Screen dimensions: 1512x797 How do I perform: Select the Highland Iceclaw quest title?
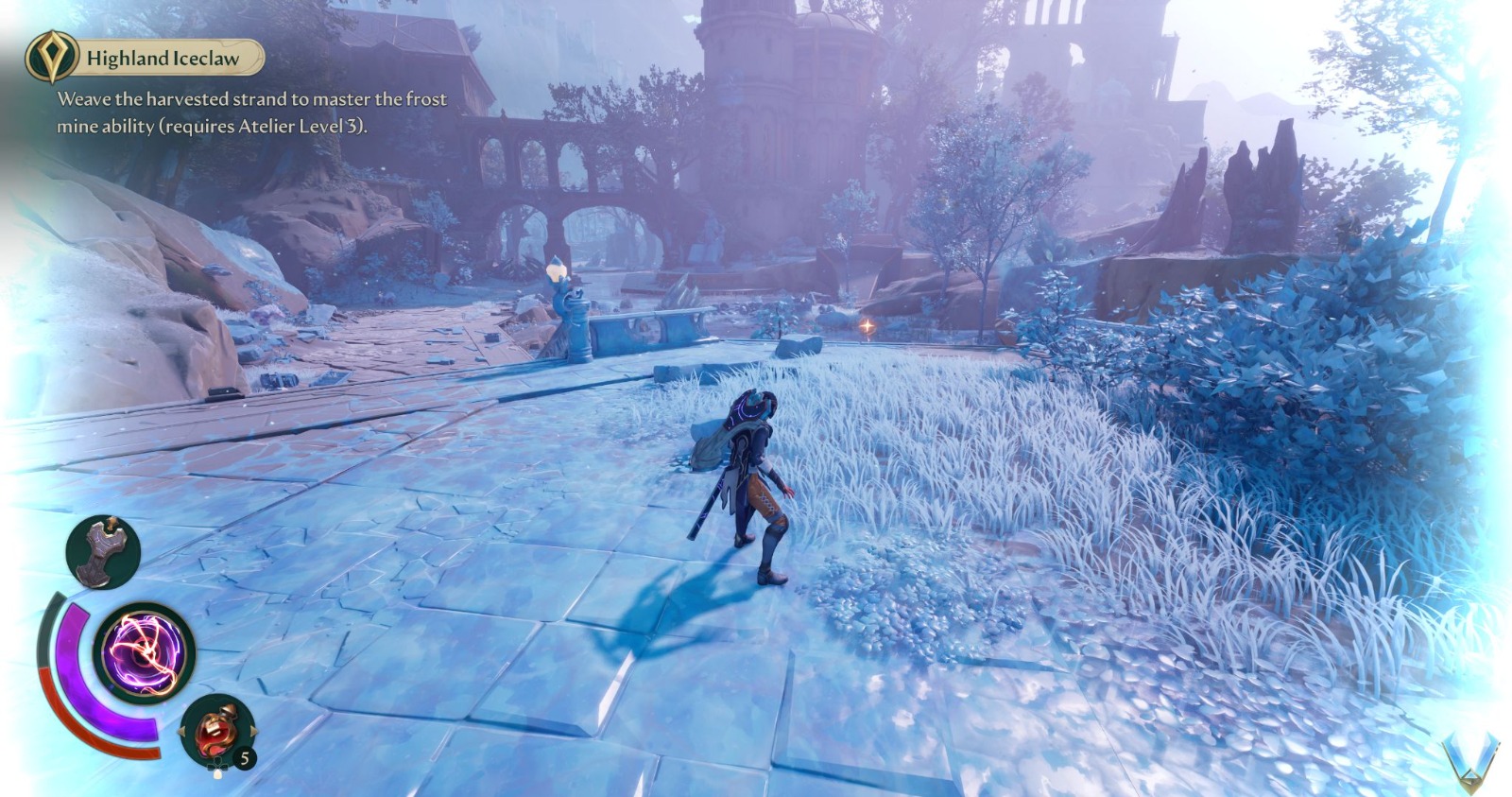click(163, 58)
